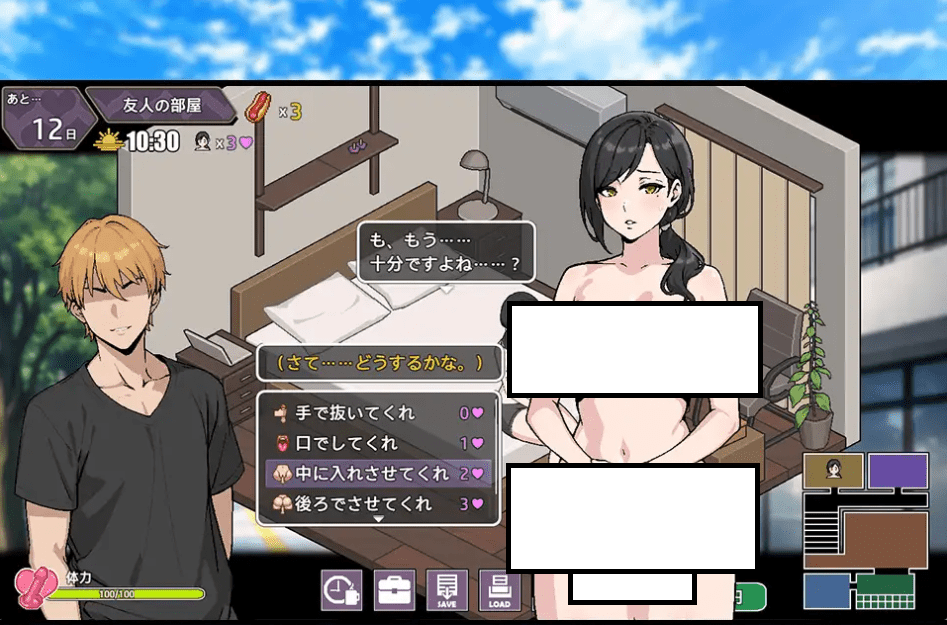Viewport: 947px width, 625px height.
Task: Open the briefcase inventory
Action: click(x=394, y=590)
